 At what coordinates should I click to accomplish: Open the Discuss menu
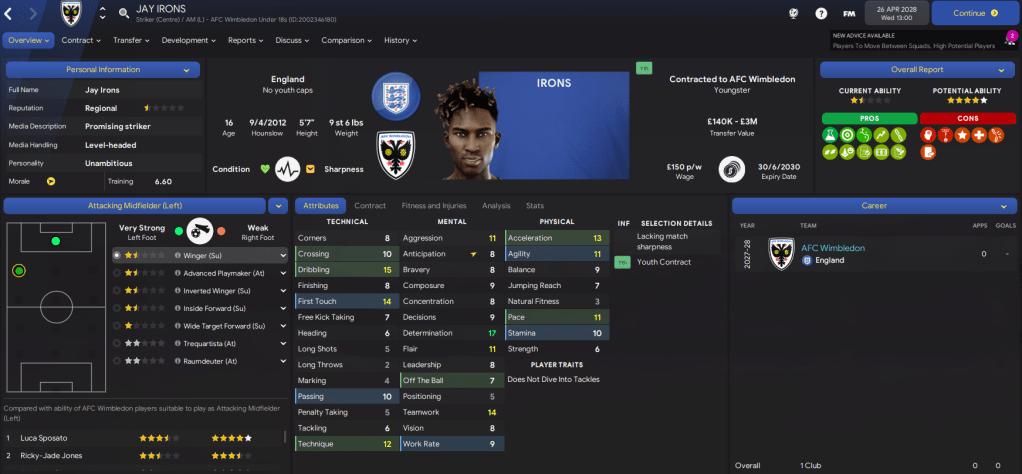(x=292, y=41)
